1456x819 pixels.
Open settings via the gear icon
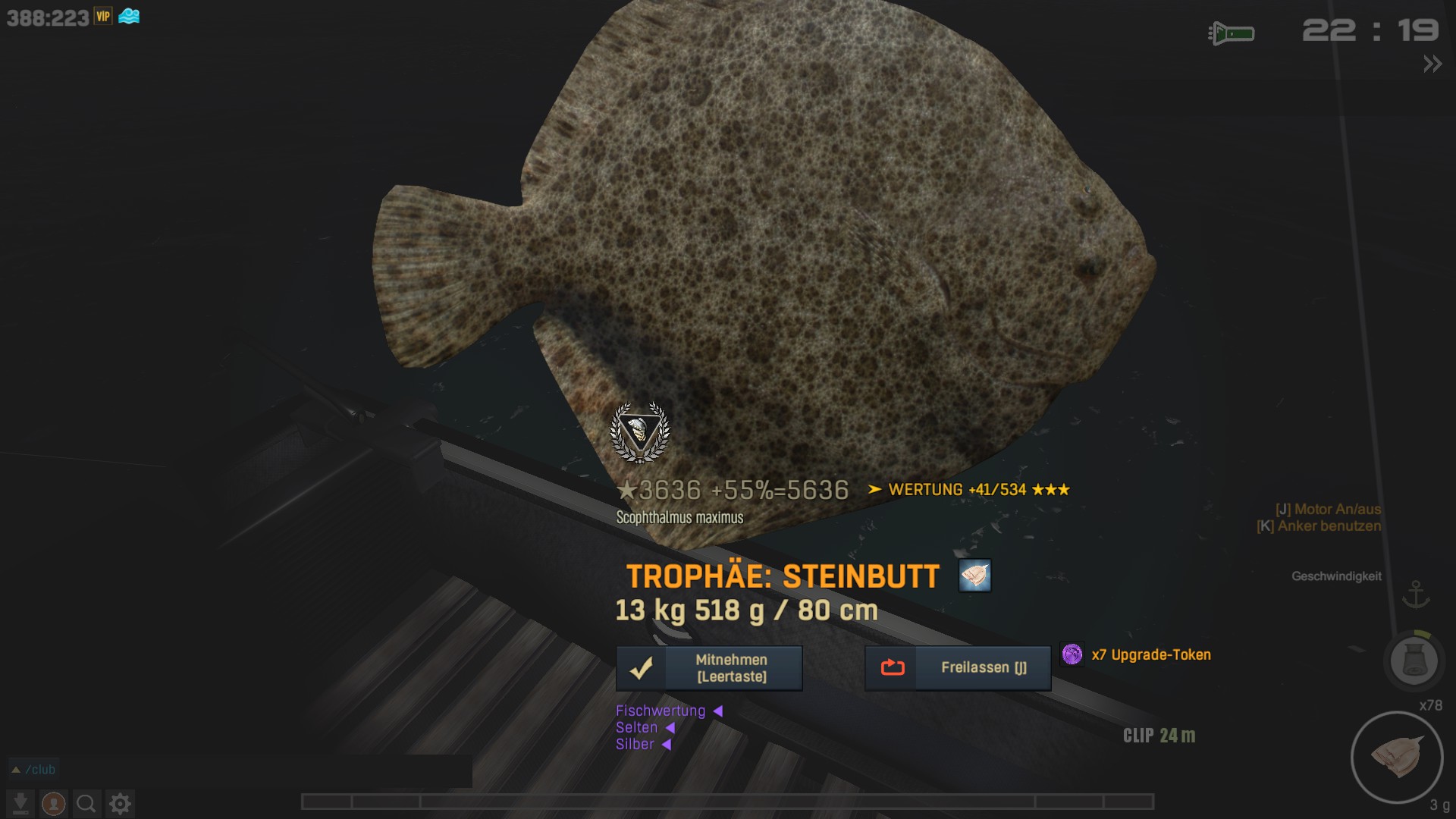pyautogui.click(x=120, y=803)
